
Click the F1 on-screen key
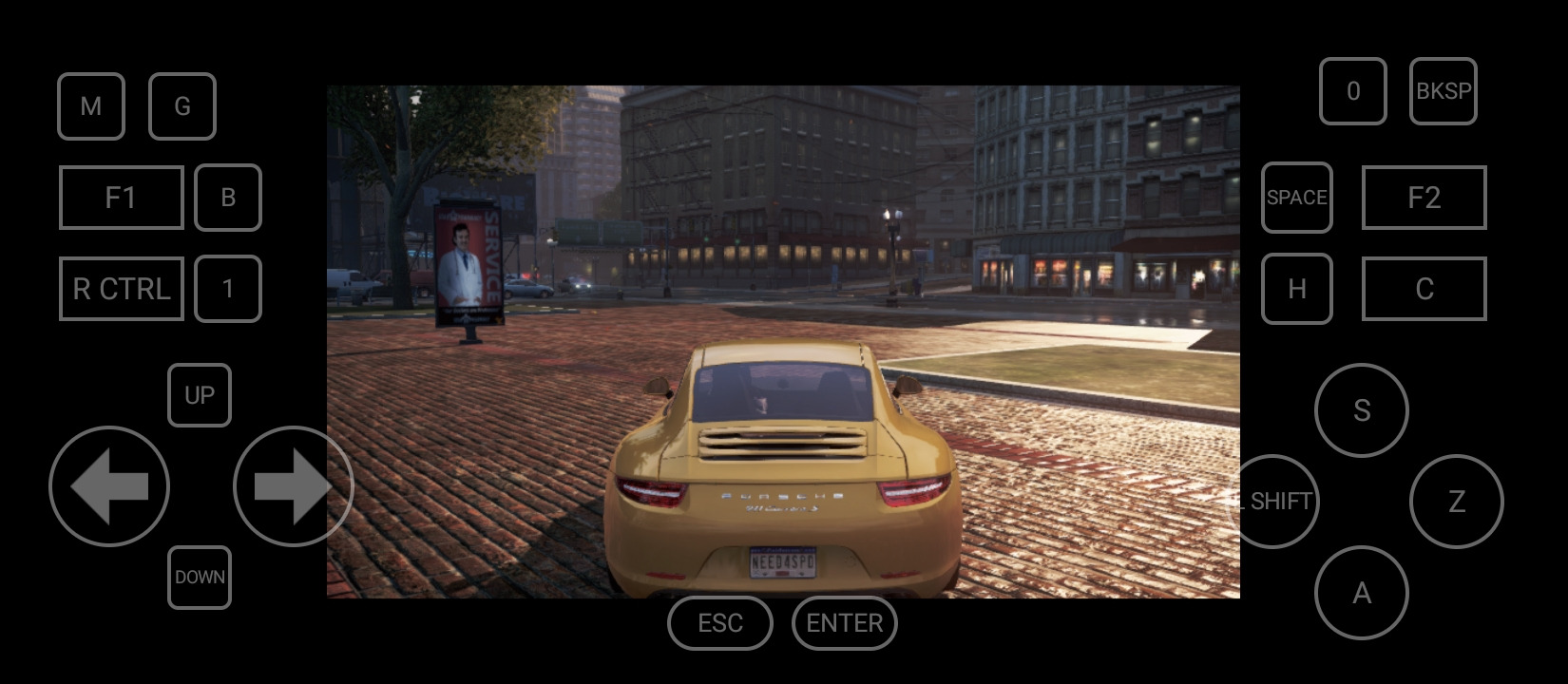[121, 198]
